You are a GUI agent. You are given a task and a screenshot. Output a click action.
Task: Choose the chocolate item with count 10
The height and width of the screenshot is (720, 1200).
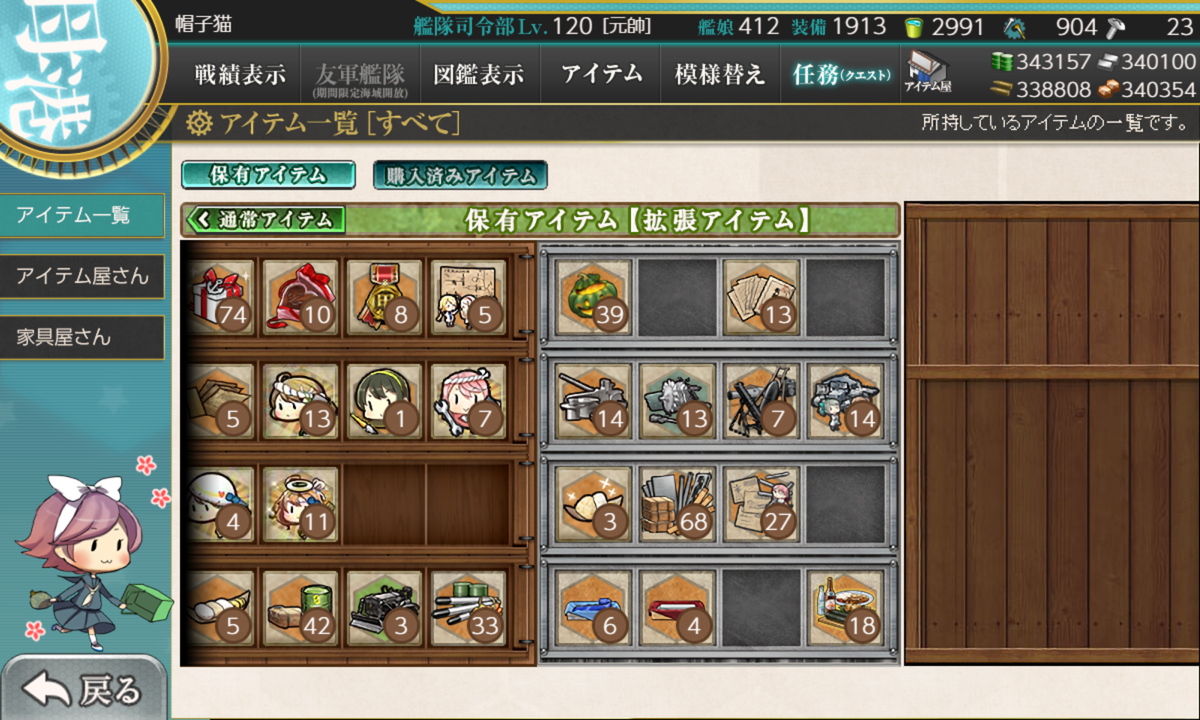(x=301, y=297)
